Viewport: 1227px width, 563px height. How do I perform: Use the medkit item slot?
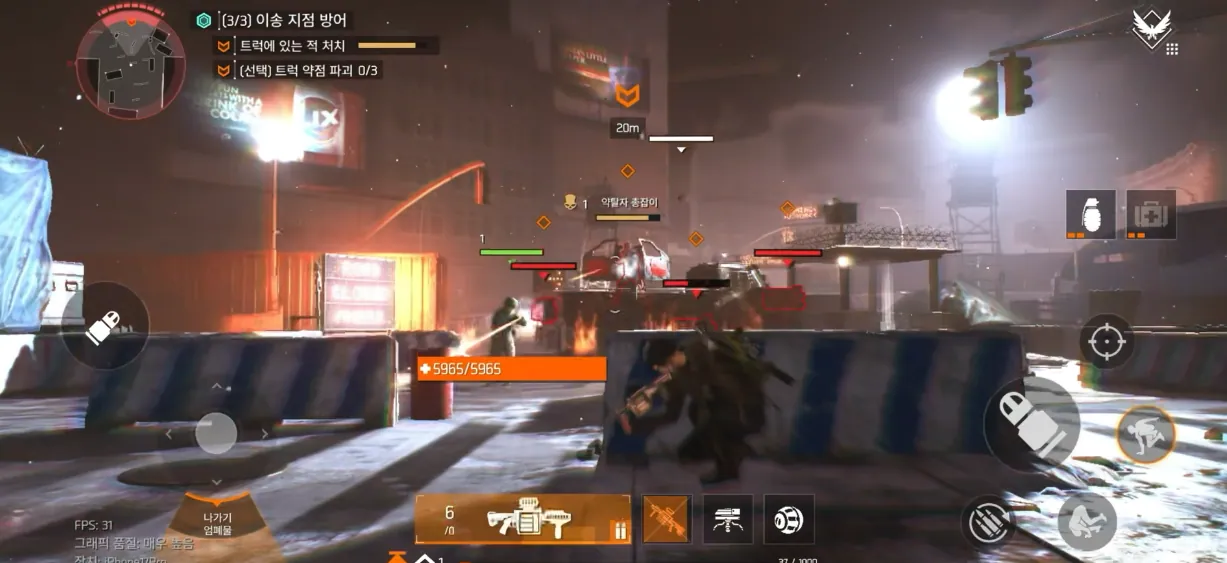(1151, 214)
